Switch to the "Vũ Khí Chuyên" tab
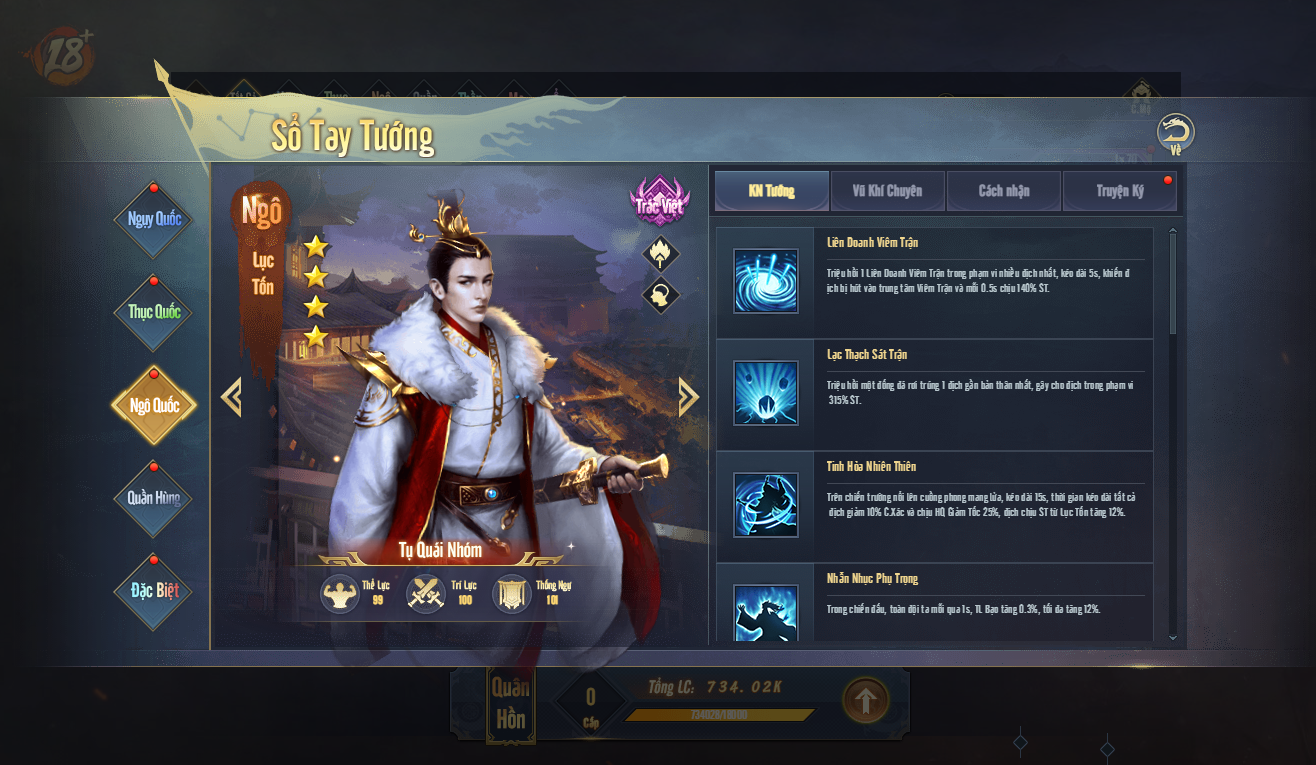 (887, 190)
